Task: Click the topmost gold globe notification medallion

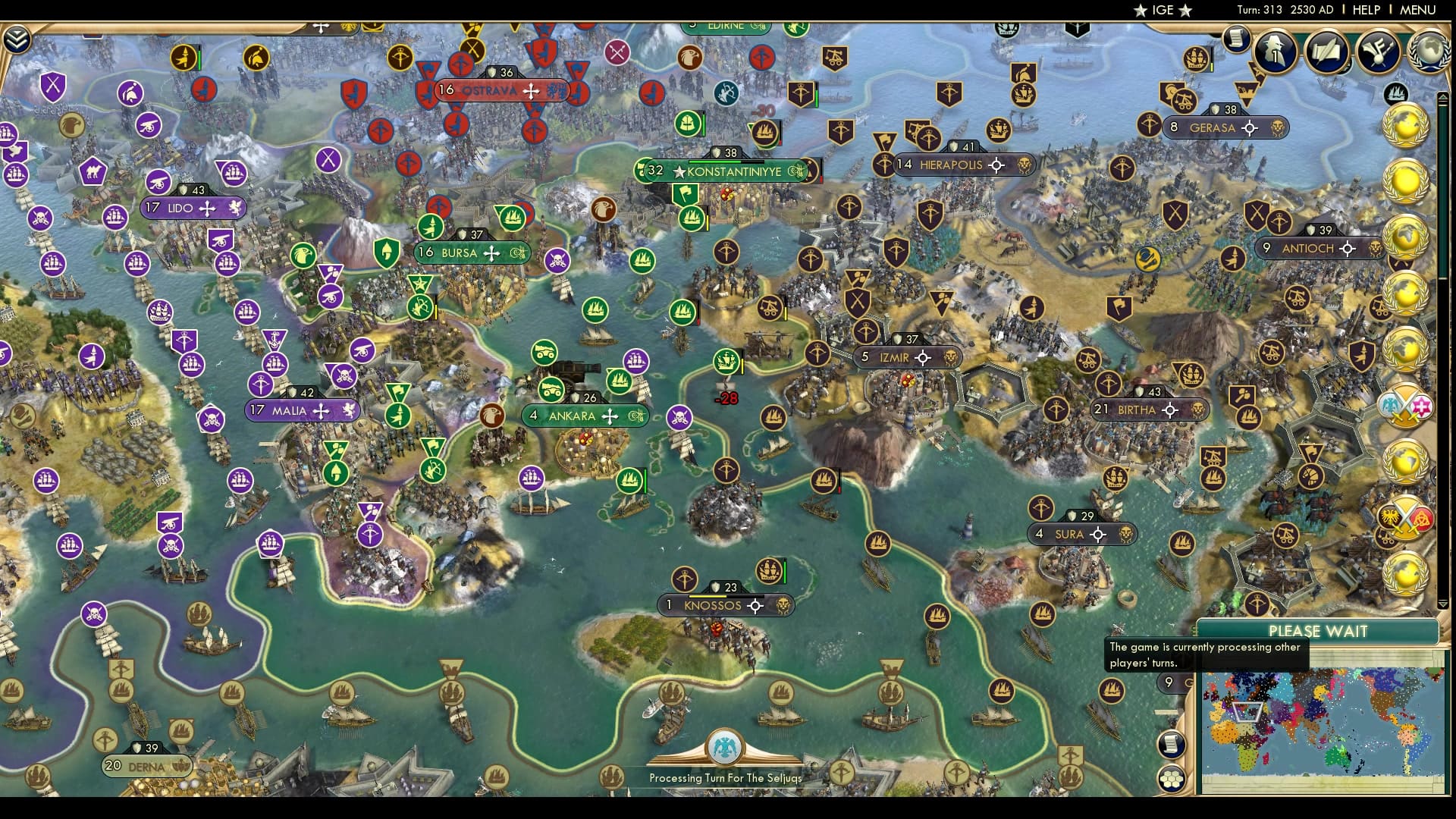Action: (1404, 125)
